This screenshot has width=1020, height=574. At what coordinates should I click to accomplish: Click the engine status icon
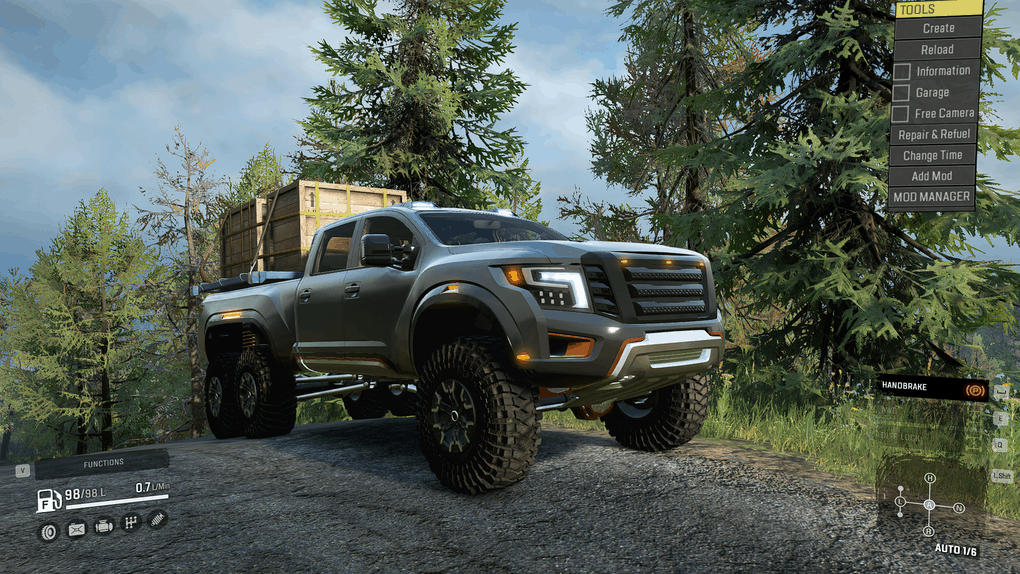pos(103,526)
